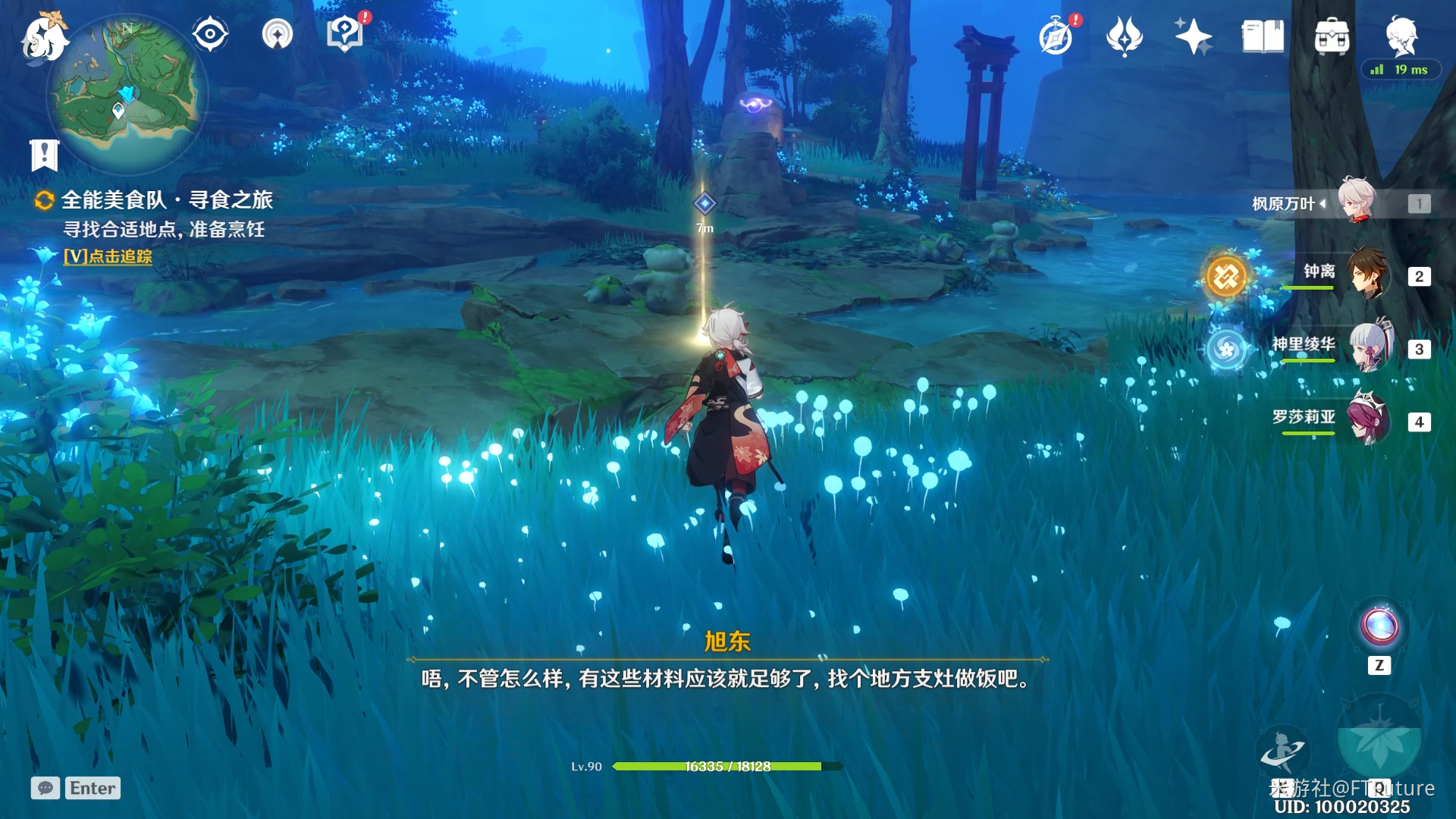Open the quest banner with exclamation mark

click(x=44, y=155)
